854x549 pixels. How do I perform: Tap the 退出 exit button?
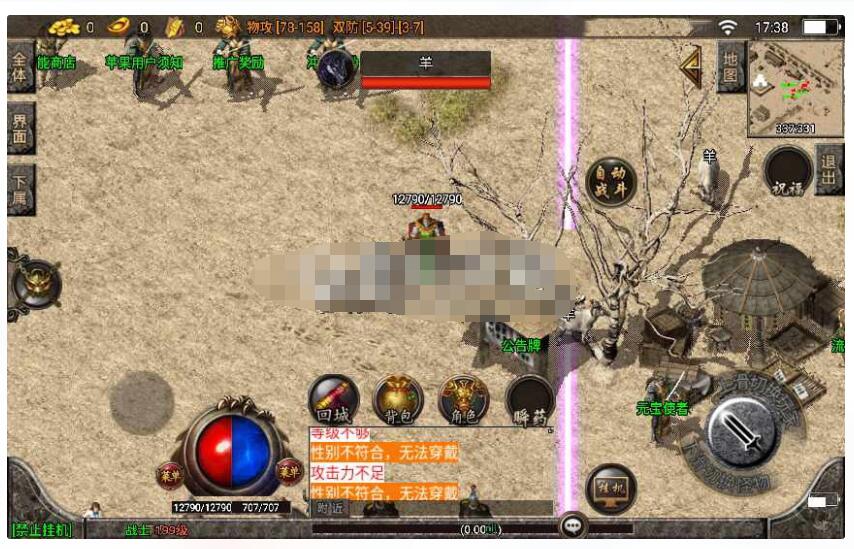pyautogui.click(x=829, y=169)
